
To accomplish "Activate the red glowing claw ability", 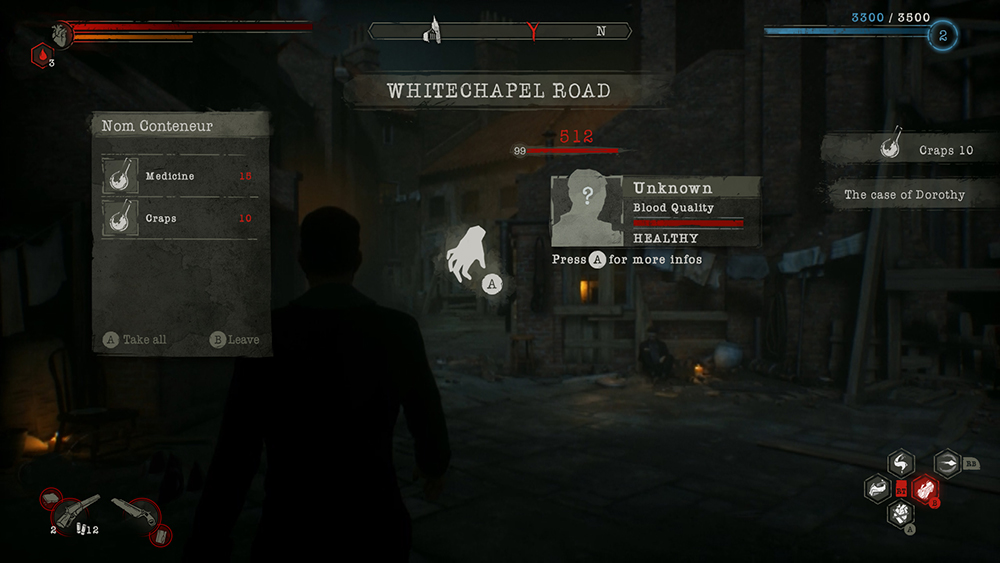I will 926,489.
